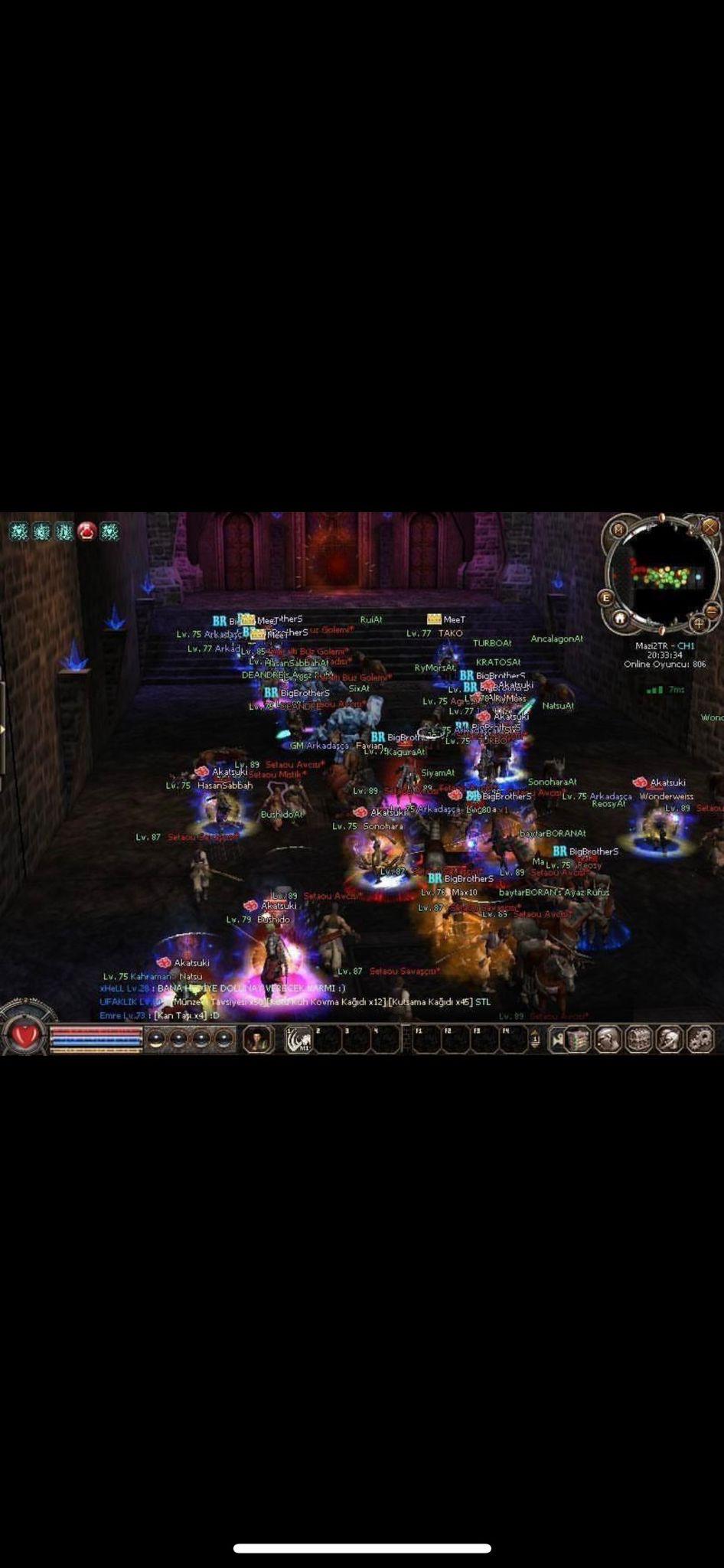Click the minimap's M button

click(618, 529)
